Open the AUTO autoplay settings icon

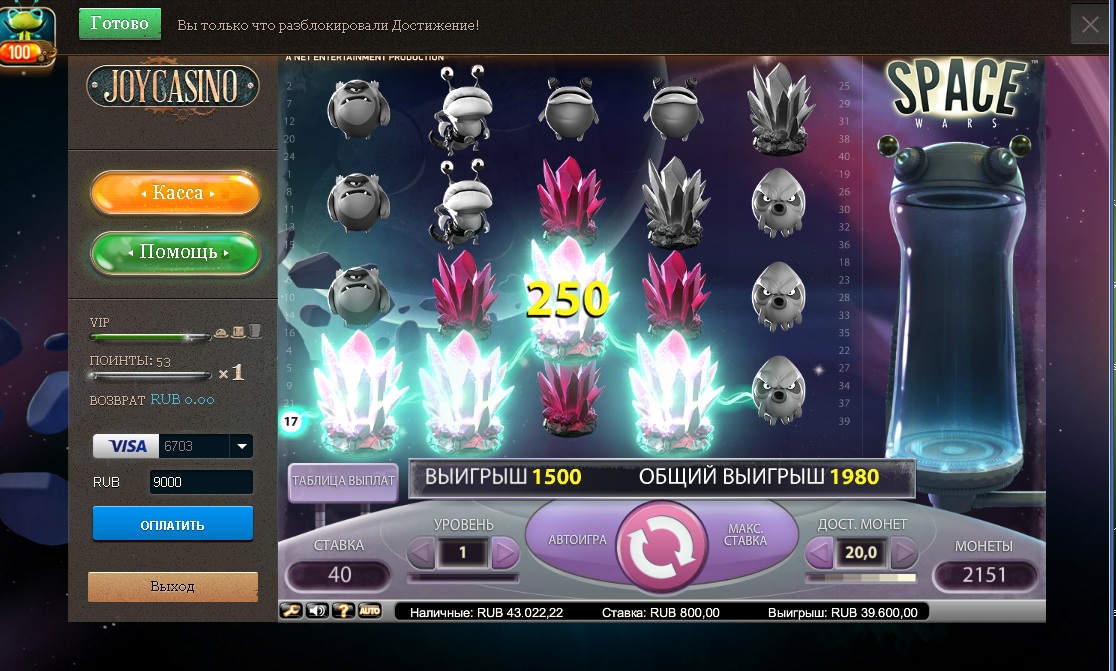point(369,610)
